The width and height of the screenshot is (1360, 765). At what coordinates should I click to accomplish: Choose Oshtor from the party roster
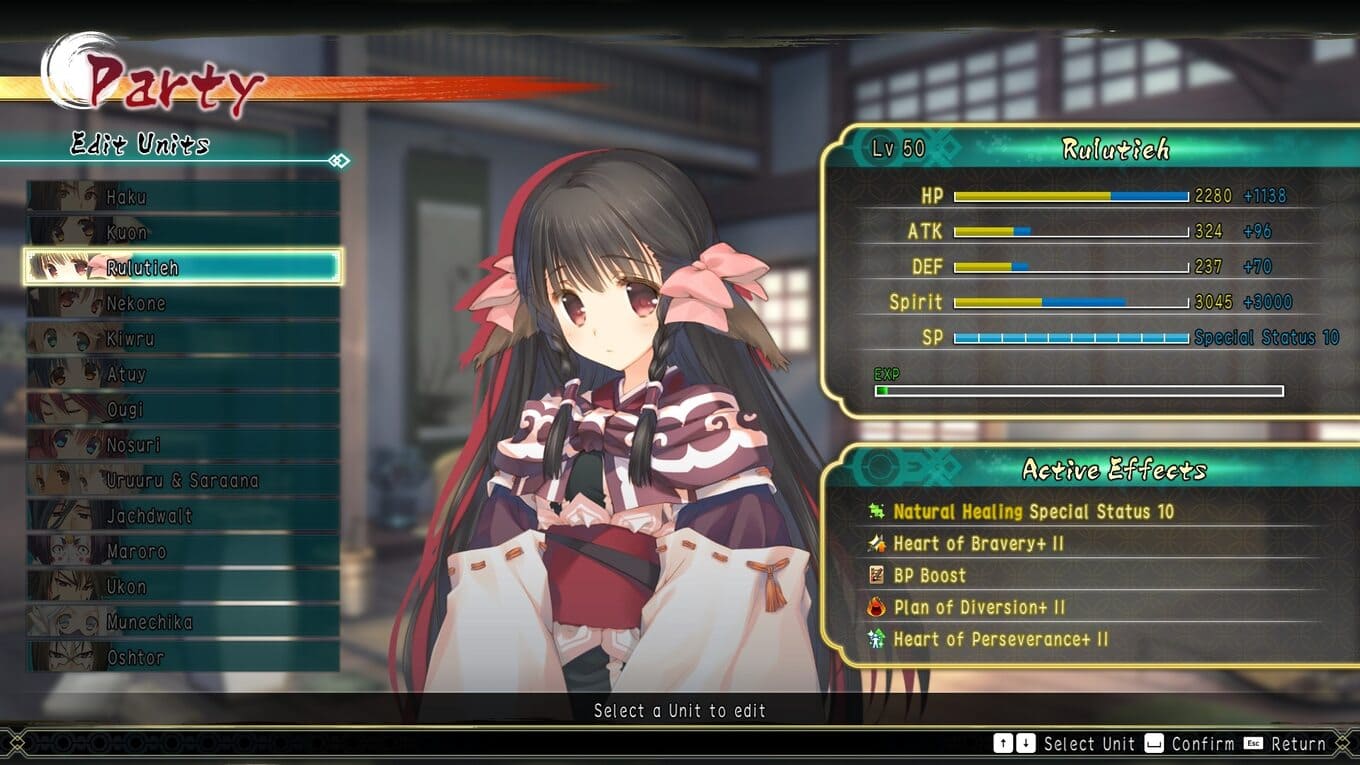(183, 658)
